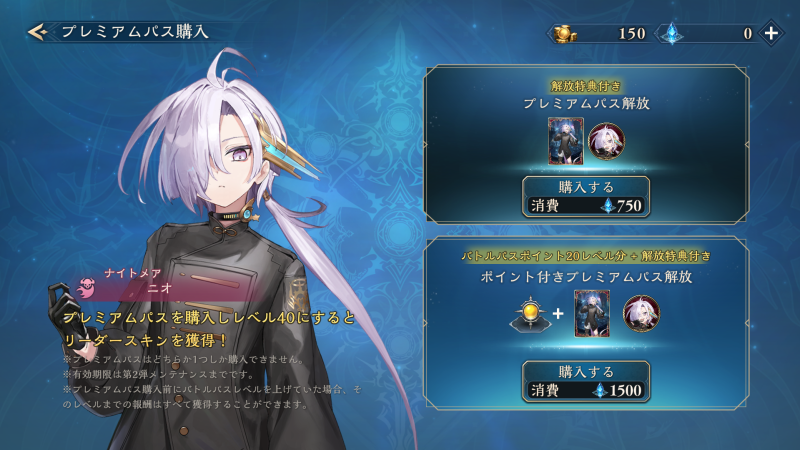Screen dimensions: 800x450
Task: View round emblem reward in 750 pass
Action: point(605,141)
